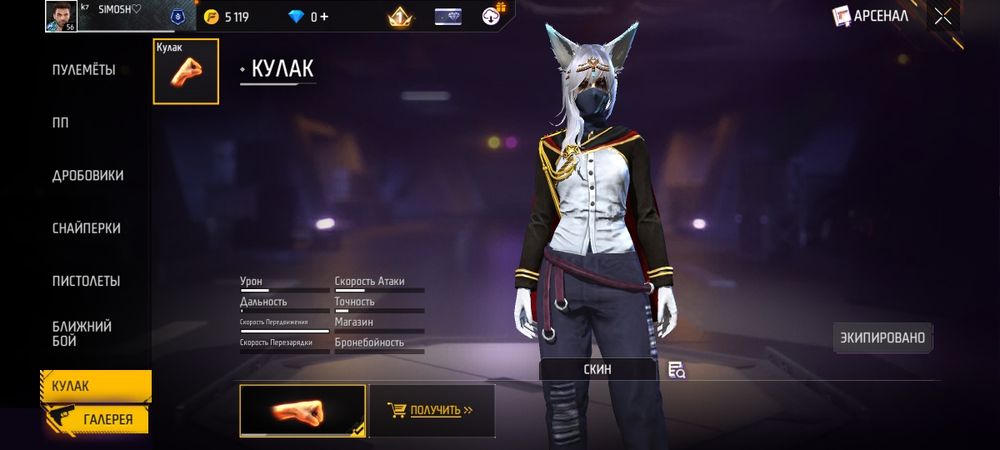Switch to the ПП category

tap(61, 122)
